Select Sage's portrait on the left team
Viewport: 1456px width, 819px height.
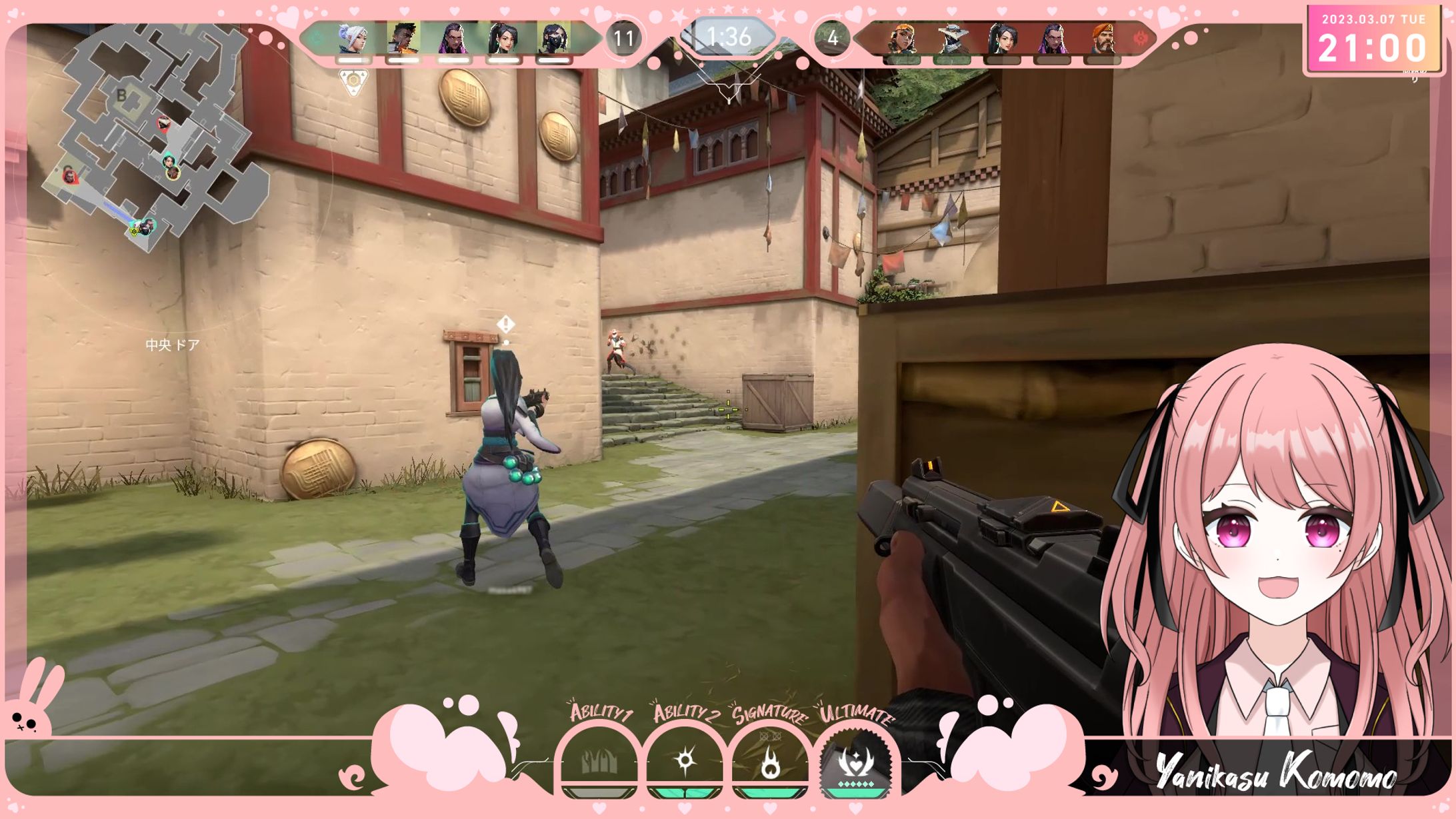point(503,39)
